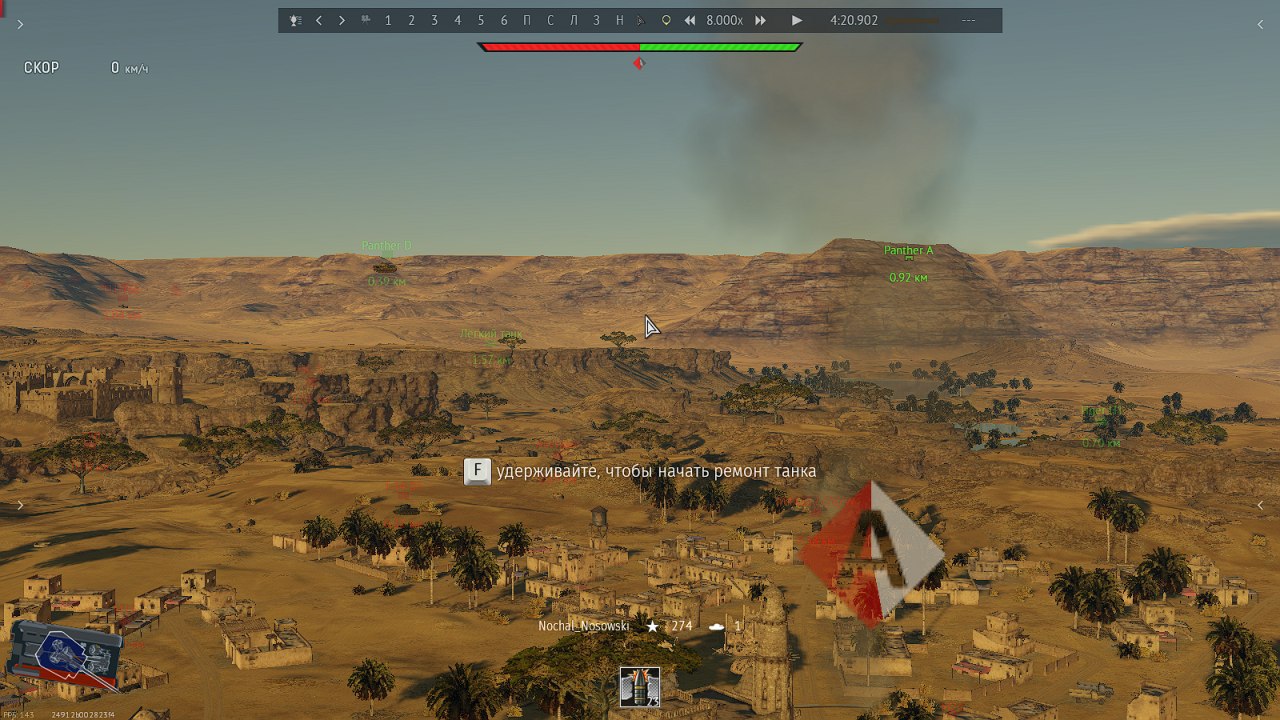Switch to the previous player with left chevron
Viewport: 1280px width, 720px height.
(319, 20)
